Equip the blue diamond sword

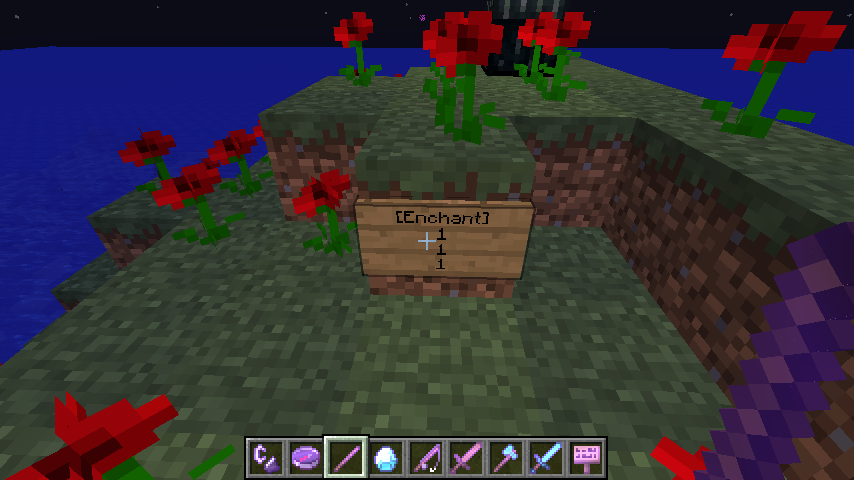click(x=547, y=458)
